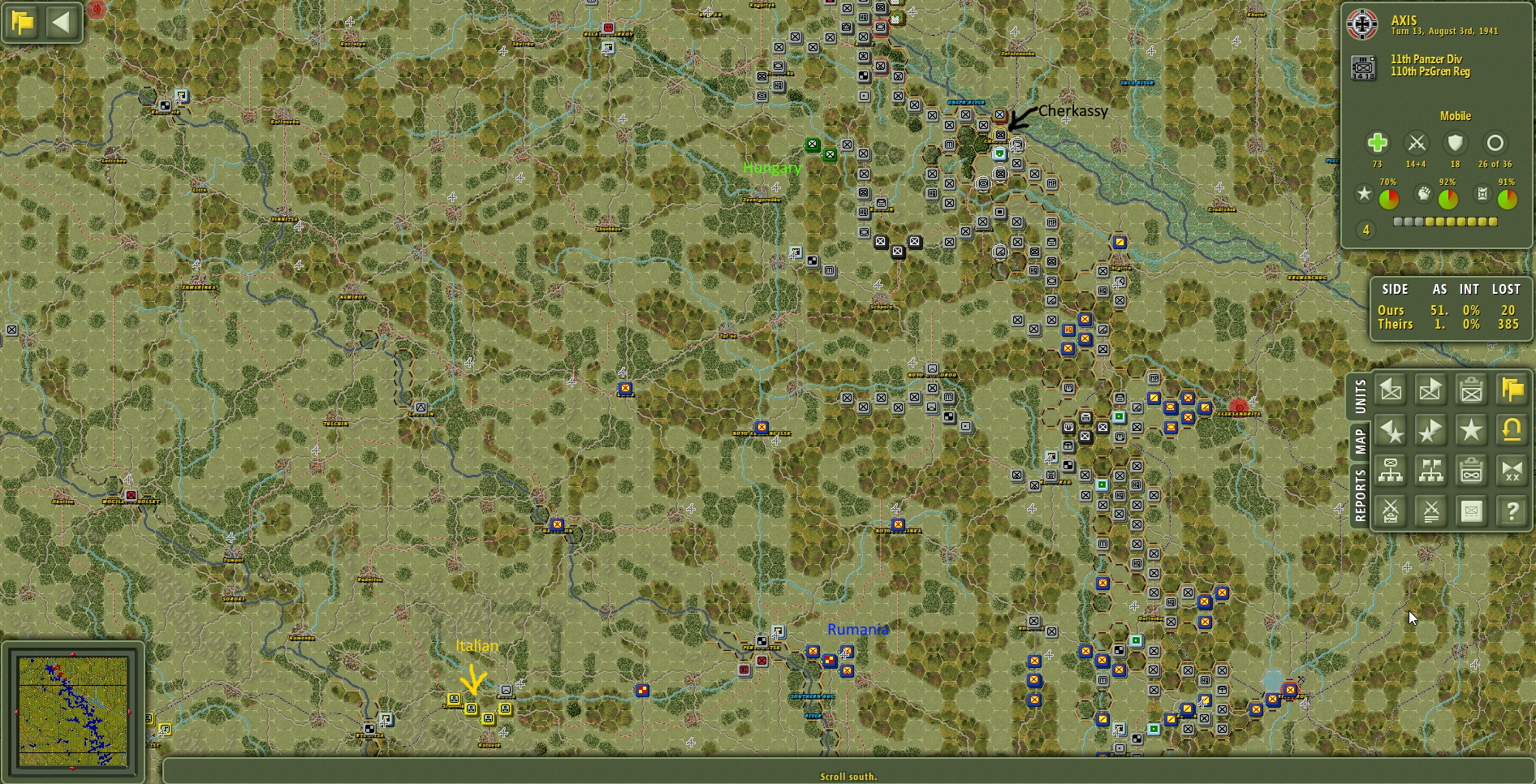Open the order of battle chart icon
The height and width of the screenshot is (784, 1536).
coord(1392,471)
